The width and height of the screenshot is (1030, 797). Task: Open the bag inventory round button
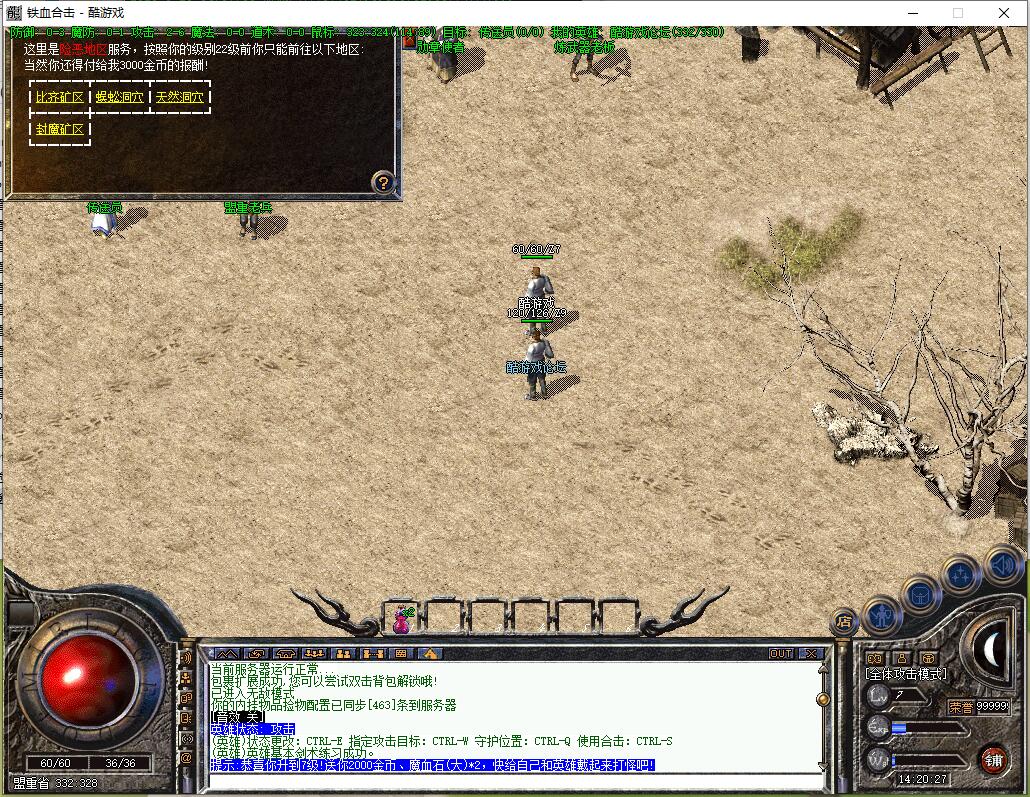point(921,594)
